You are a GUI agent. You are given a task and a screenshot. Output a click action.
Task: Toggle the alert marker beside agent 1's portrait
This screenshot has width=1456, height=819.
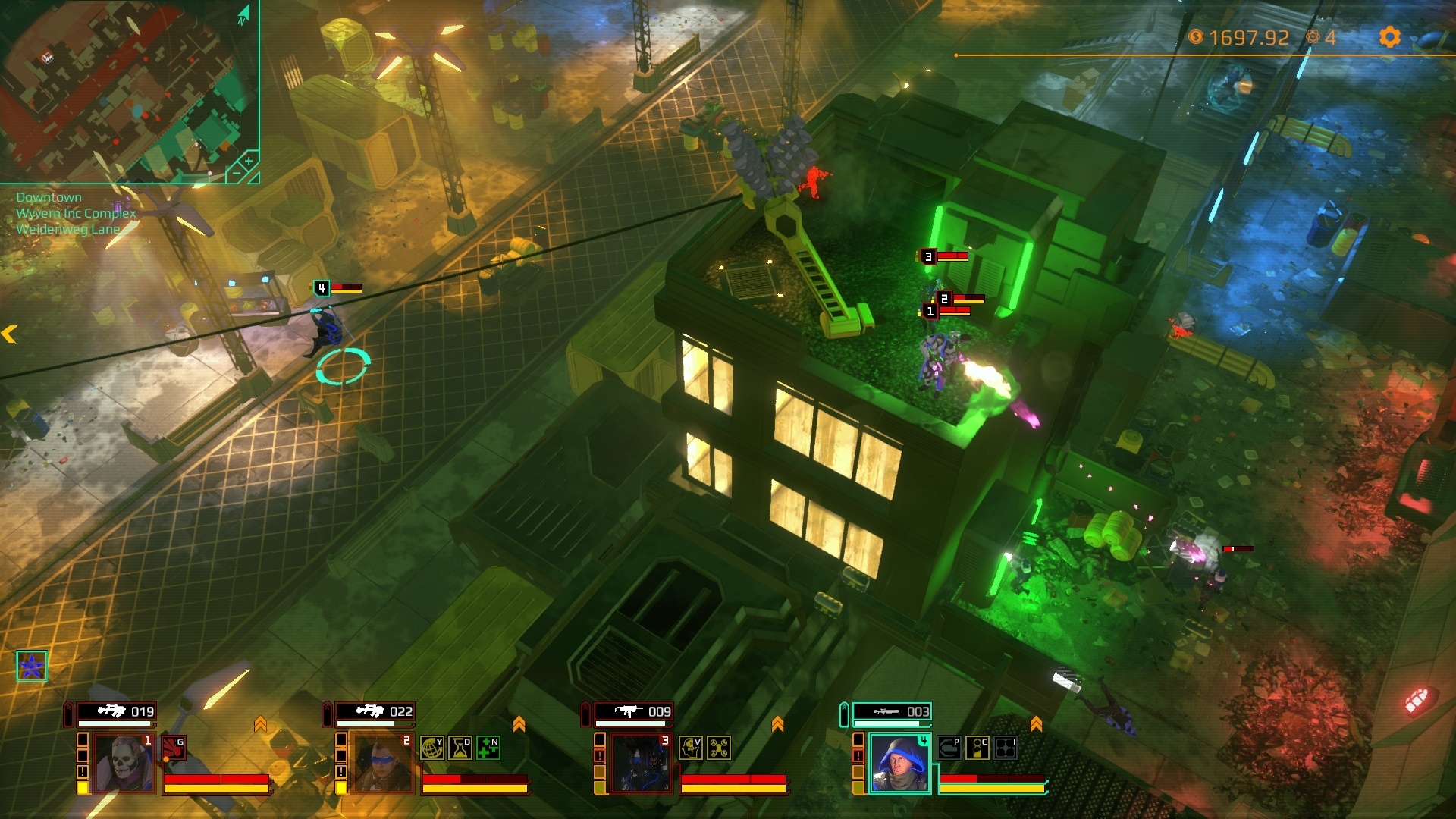82,771
